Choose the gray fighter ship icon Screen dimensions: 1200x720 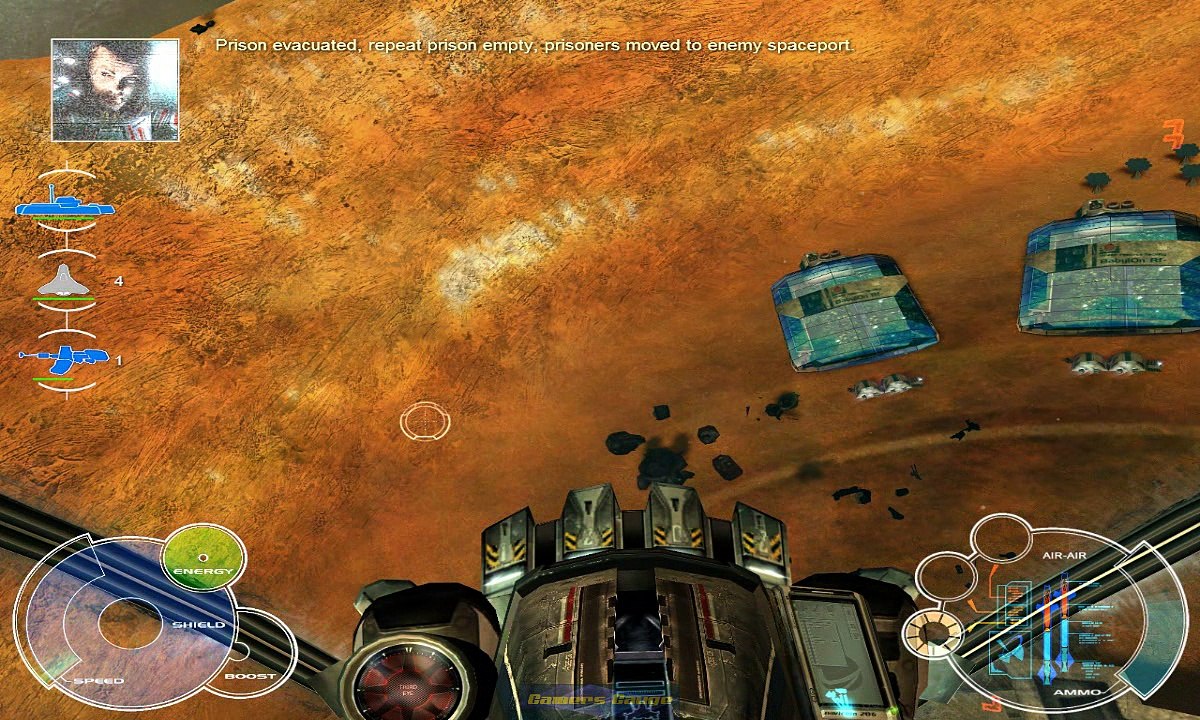(65, 283)
